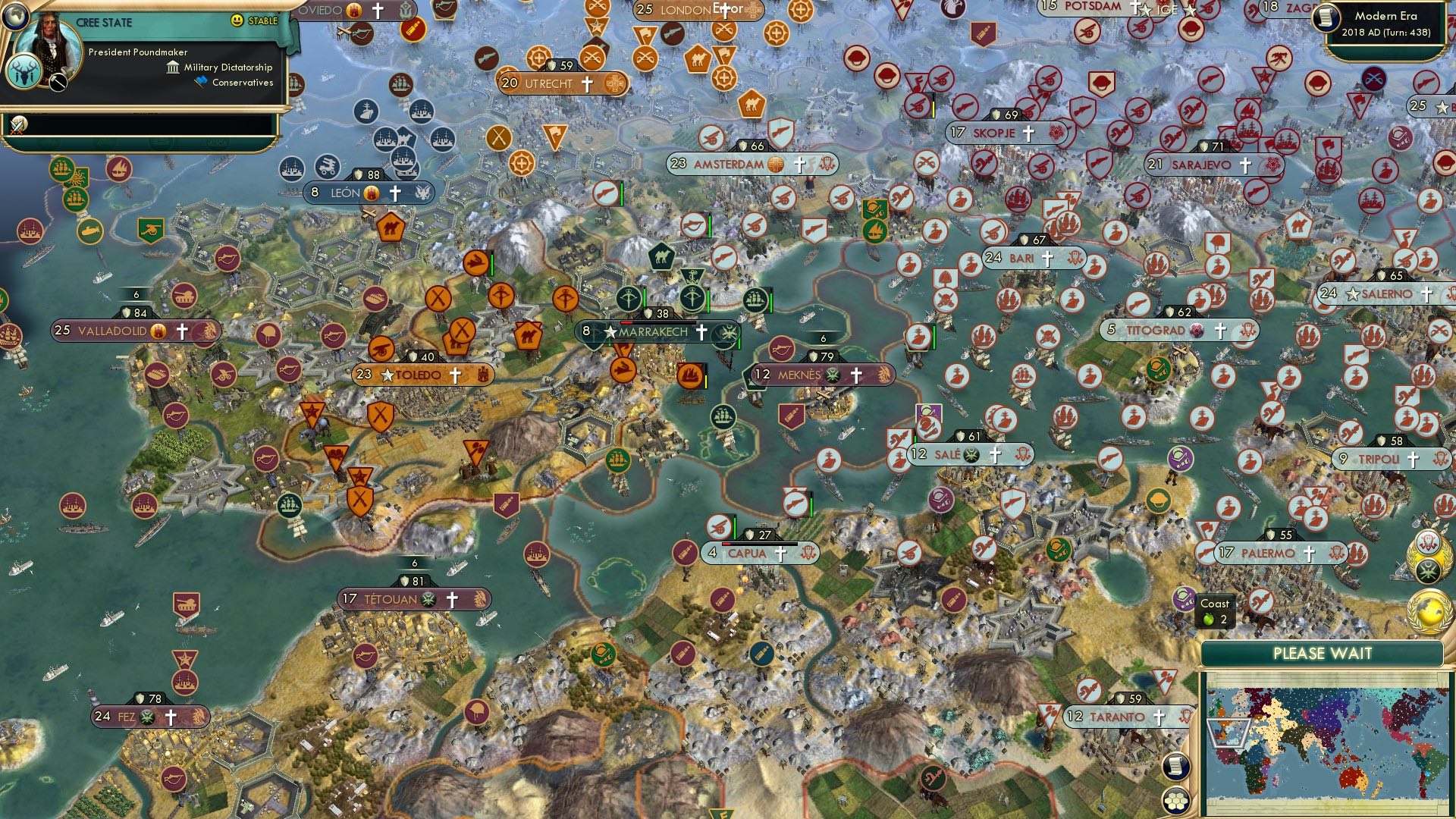Click the hammer icon under the leader portrait
This screenshot has width=1456, height=819.
coord(58,82)
